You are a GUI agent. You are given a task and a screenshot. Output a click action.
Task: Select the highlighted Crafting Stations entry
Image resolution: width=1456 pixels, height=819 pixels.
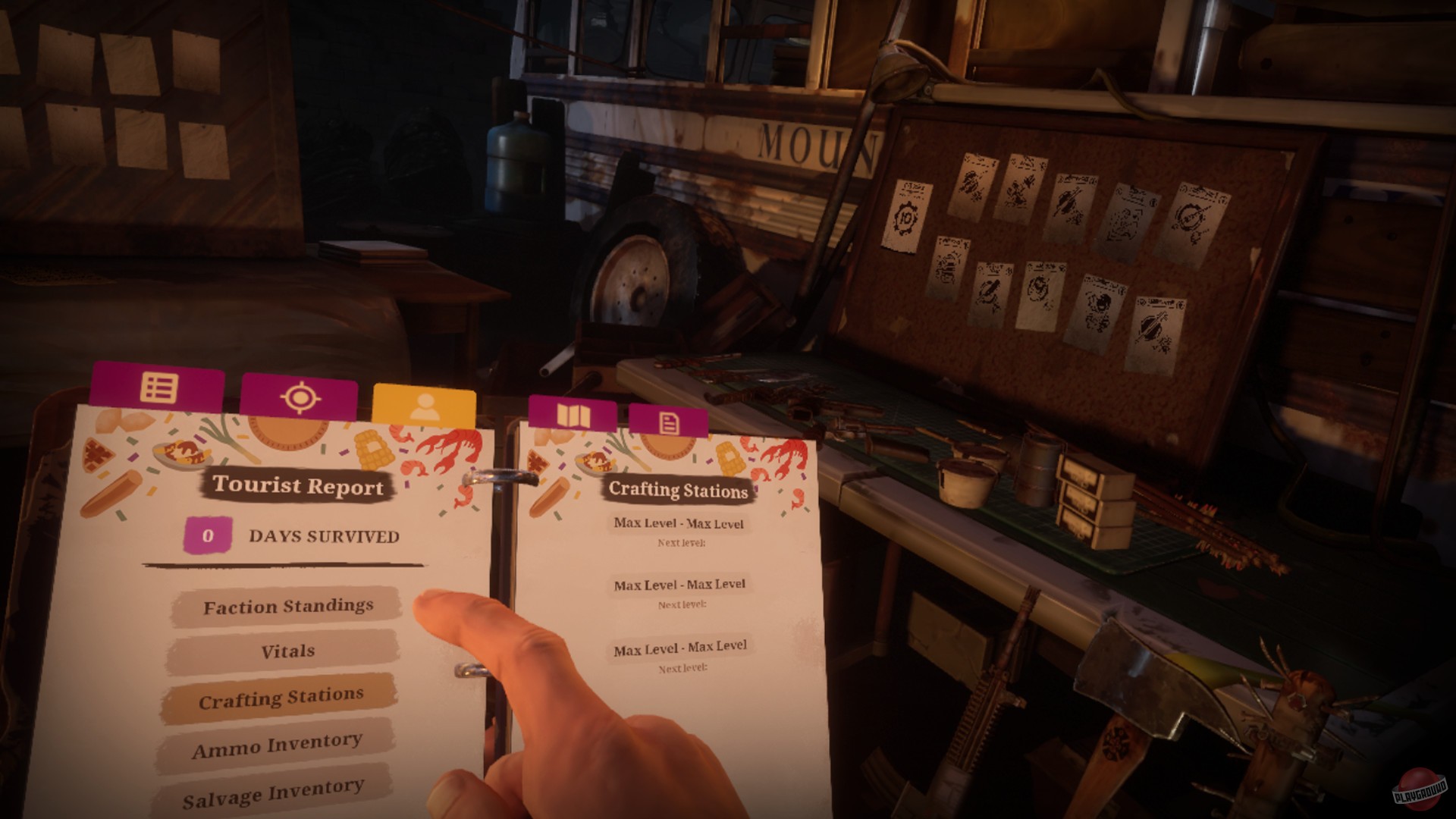[282, 694]
